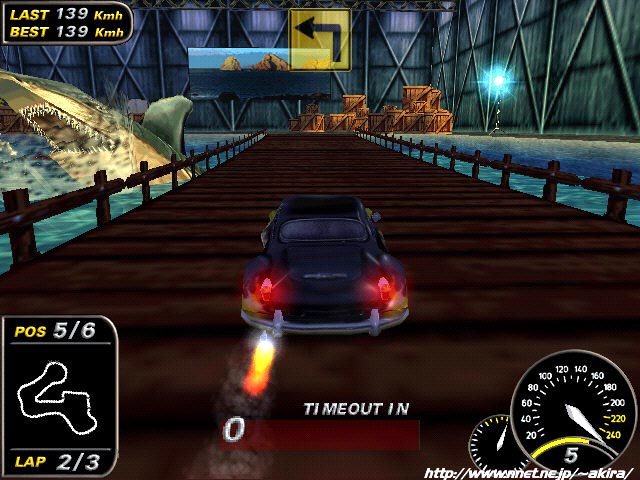Select the yellow left-turn arrow indicator
Image resolution: width=640 pixels, height=480 pixels.
(x=320, y=40)
